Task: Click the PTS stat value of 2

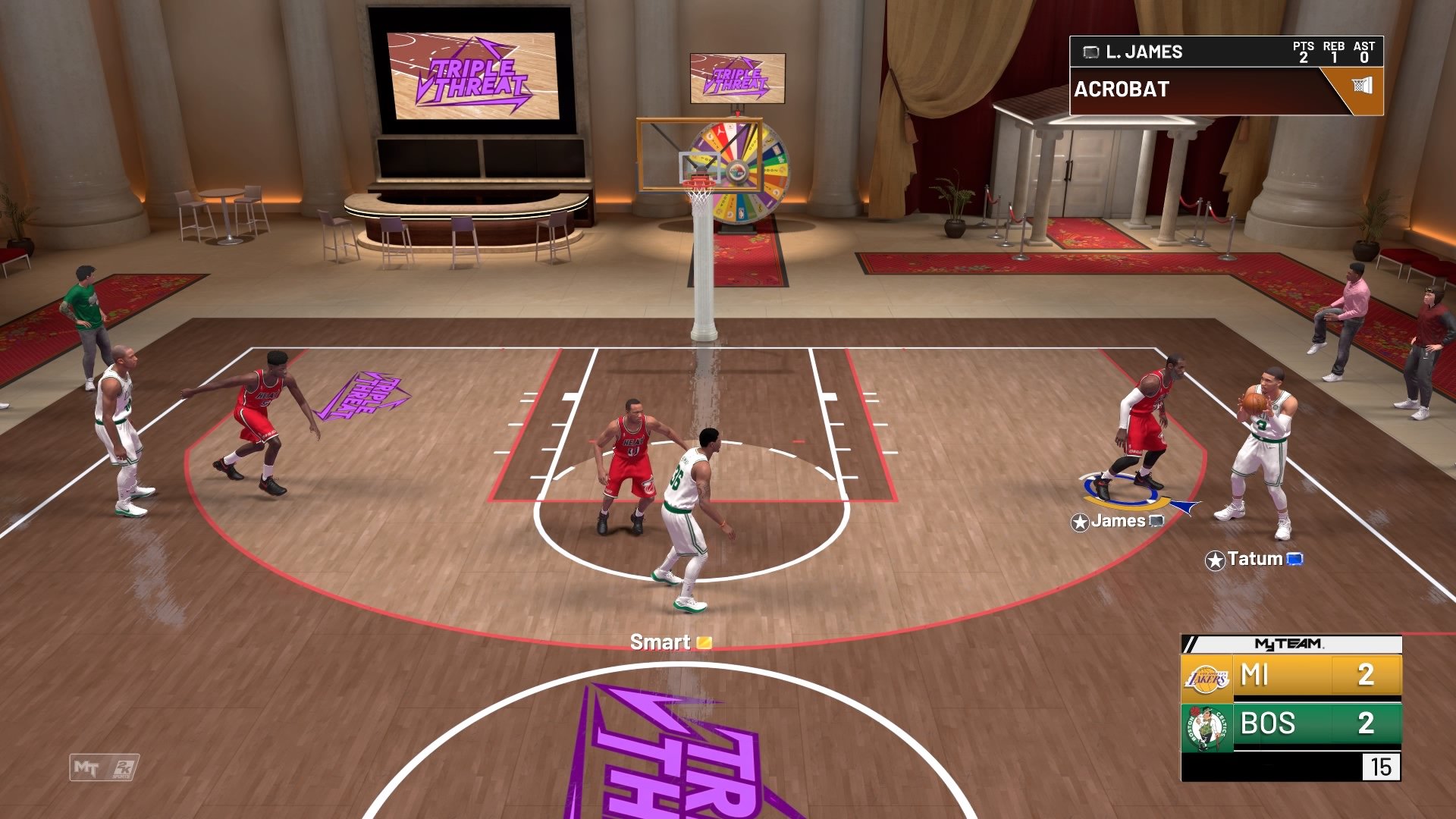Action: [x=1304, y=58]
